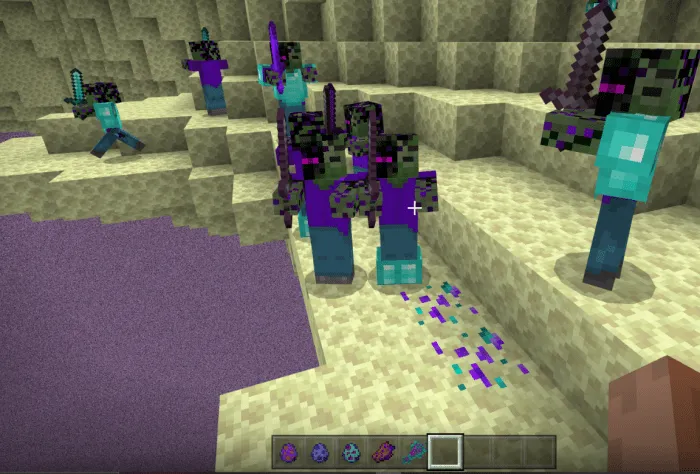Select the teal and purple sword slot
Screen dimensions: 700x474
pos(412,451)
